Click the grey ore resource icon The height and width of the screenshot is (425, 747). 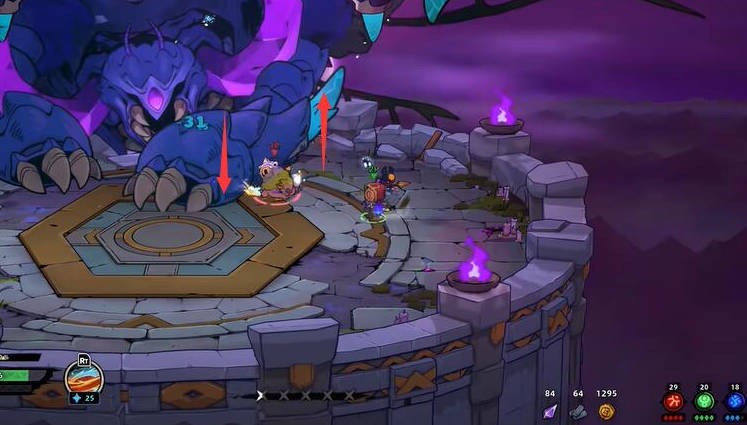pos(578,410)
